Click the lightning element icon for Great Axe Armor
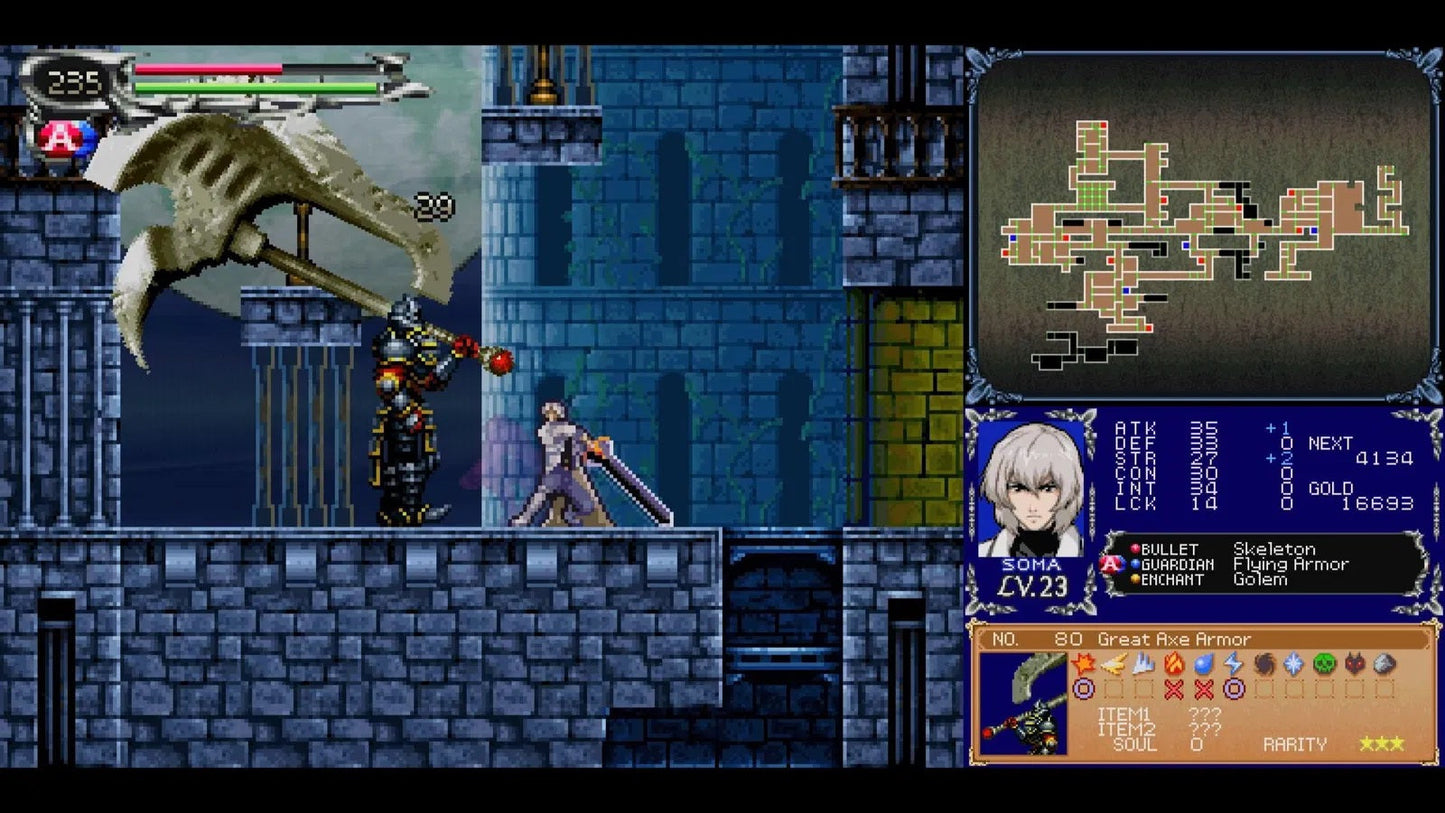1445x813 pixels. click(1235, 663)
